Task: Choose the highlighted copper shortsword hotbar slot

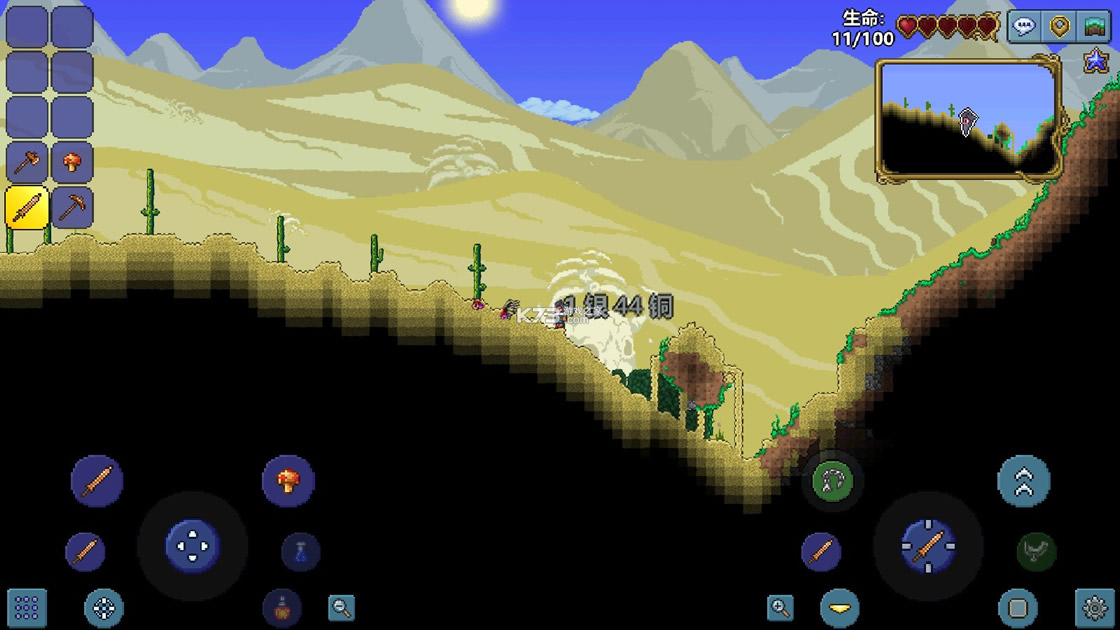Action: coord(27,207)
